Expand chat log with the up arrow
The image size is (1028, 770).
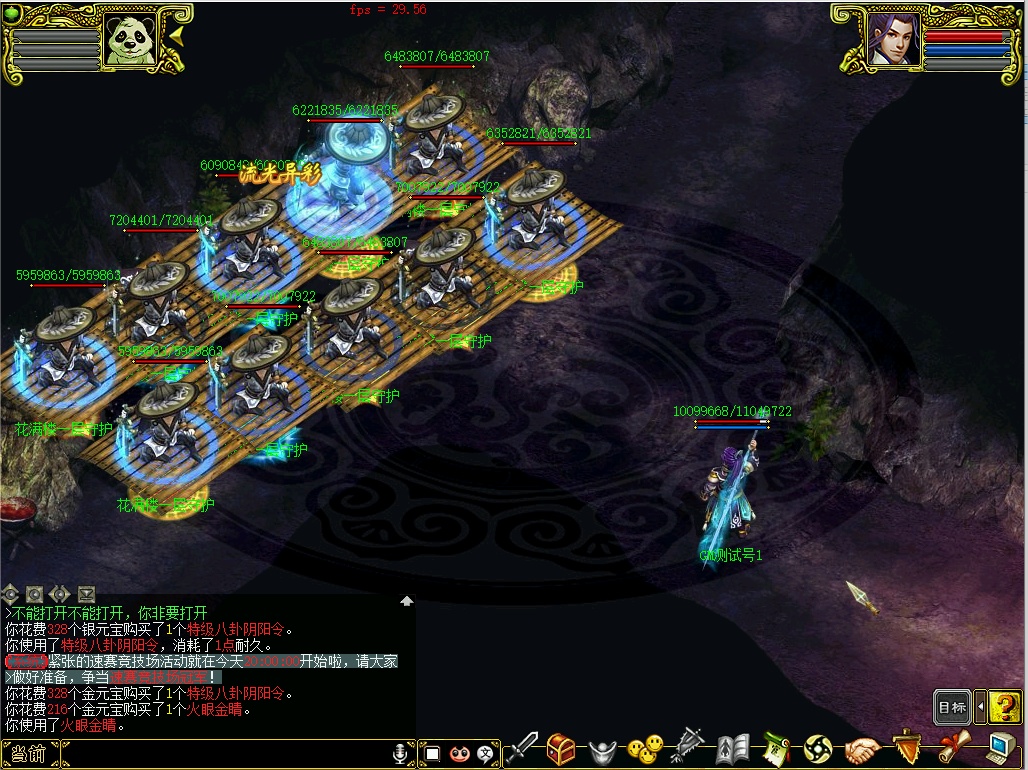click(407, 601)
